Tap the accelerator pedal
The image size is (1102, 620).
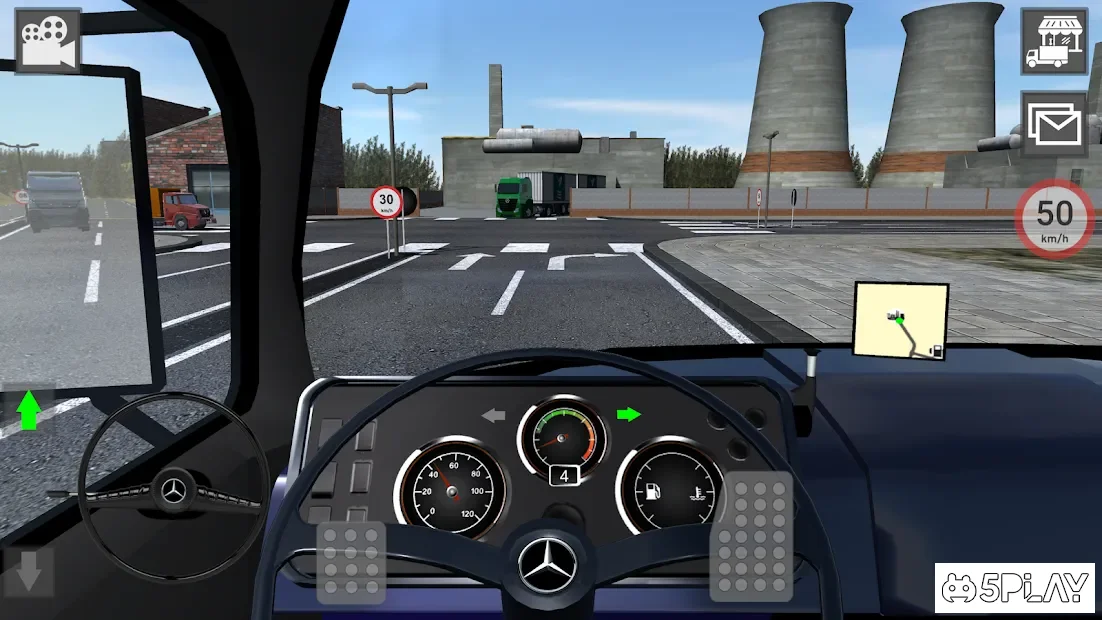(x=751, y=536)
